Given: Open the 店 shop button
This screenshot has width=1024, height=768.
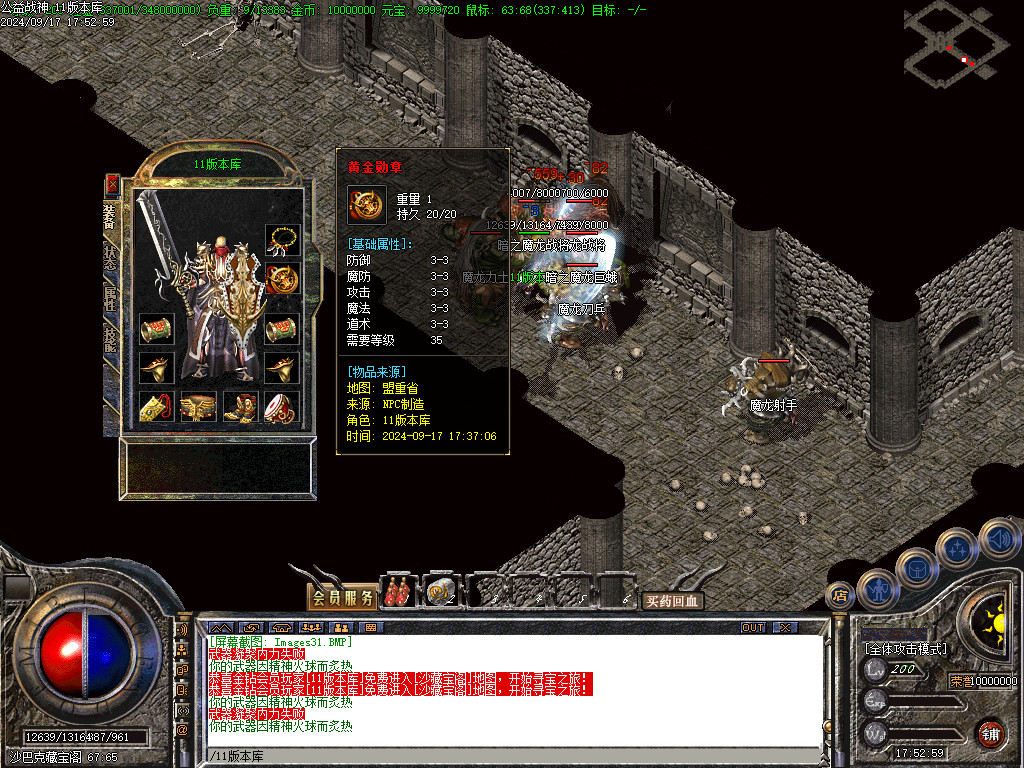Looking at the screenshot, I should point(840,596).
